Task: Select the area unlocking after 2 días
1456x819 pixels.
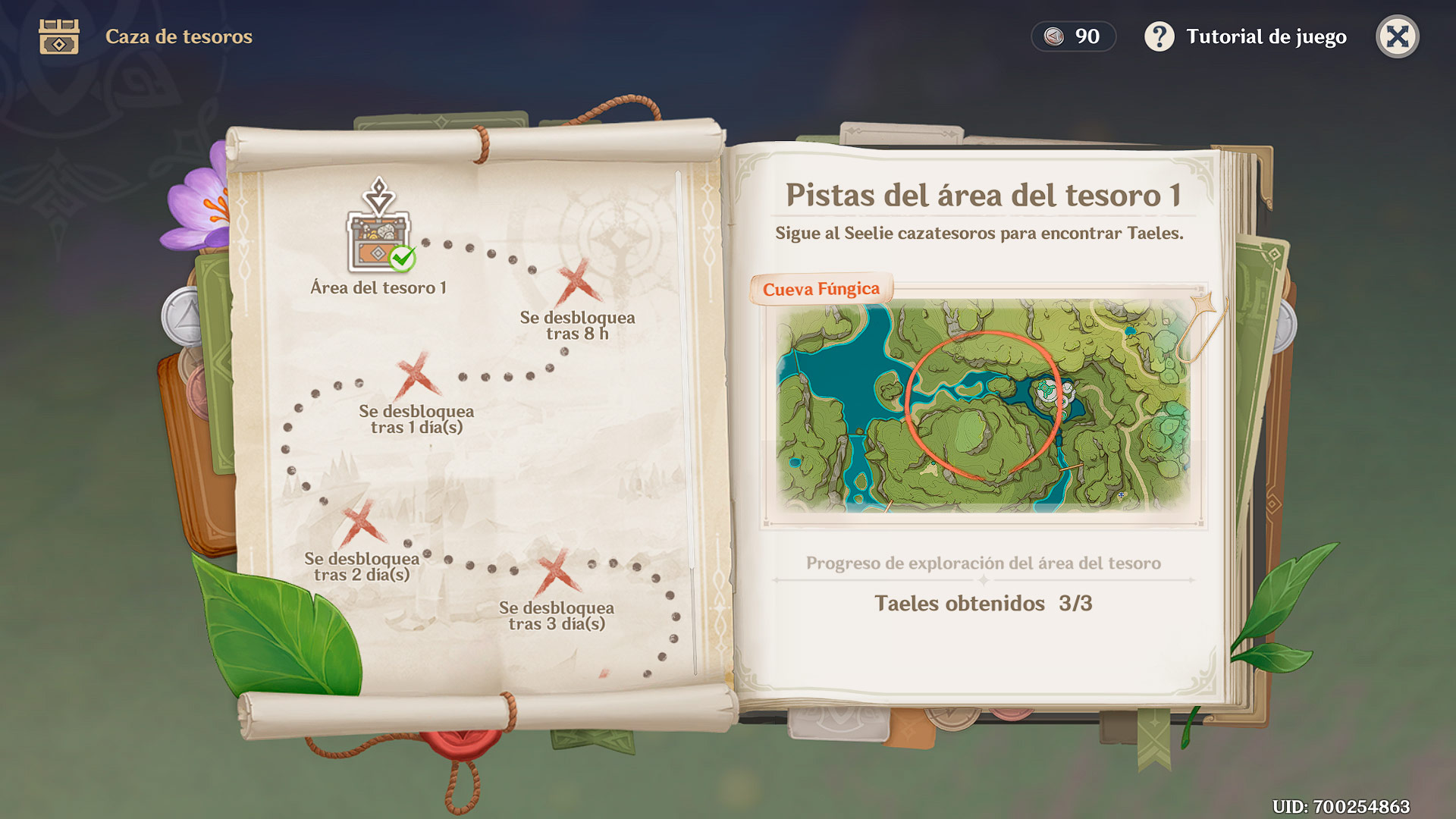Action: [x=362, y=524]
